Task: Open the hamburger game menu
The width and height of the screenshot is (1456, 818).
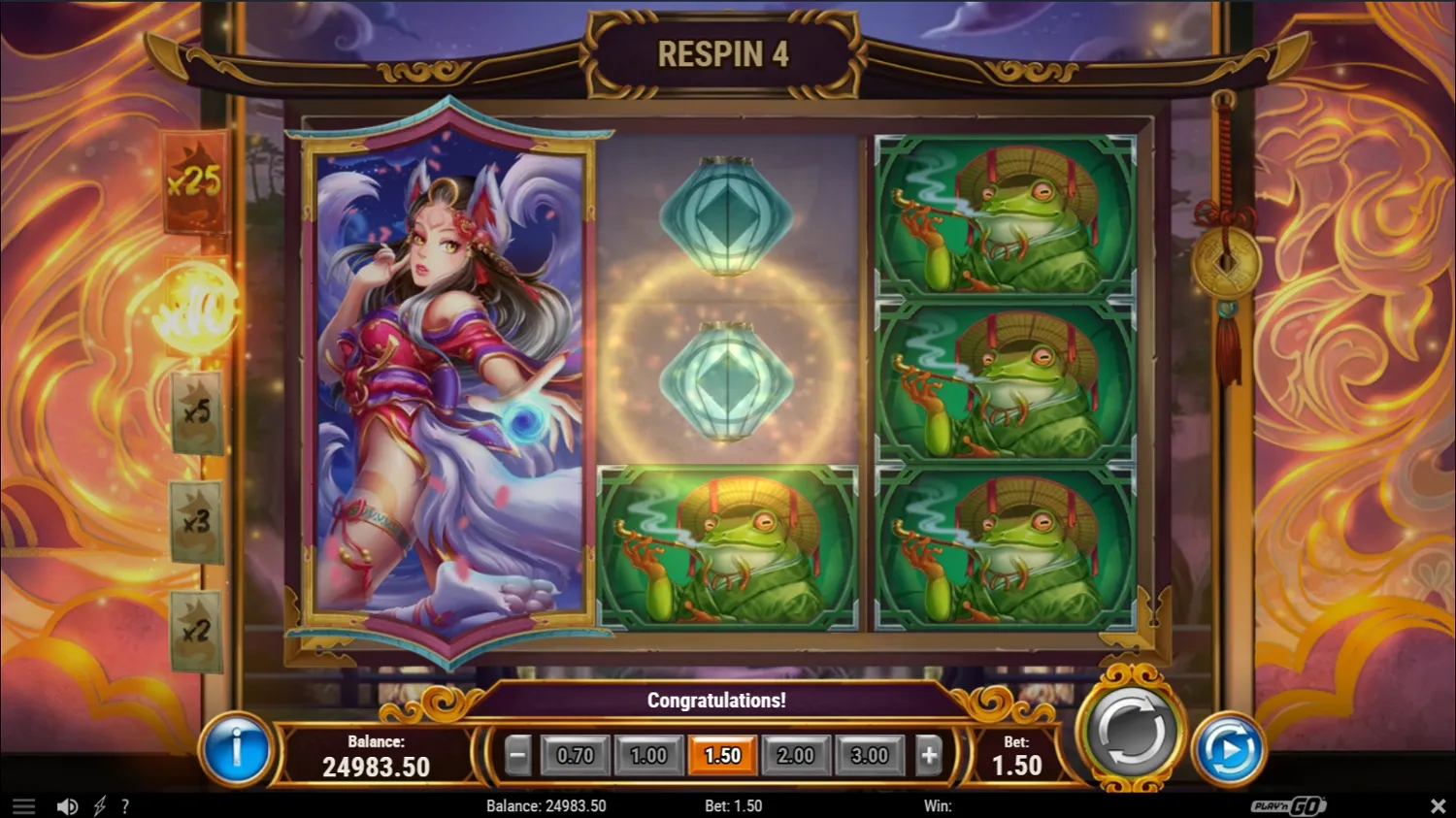Action: (x=24, y=805)
